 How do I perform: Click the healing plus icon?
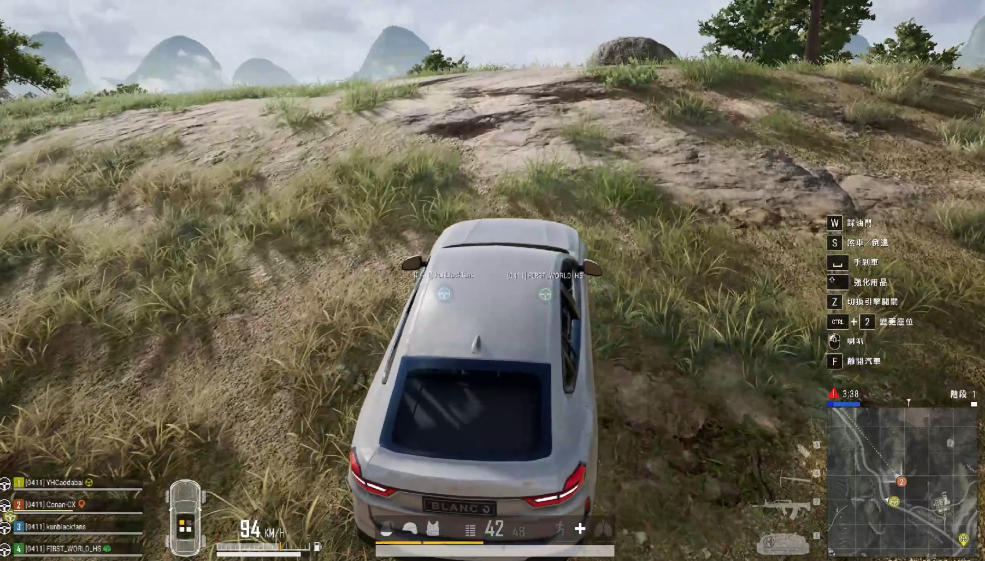pos(579,529)
